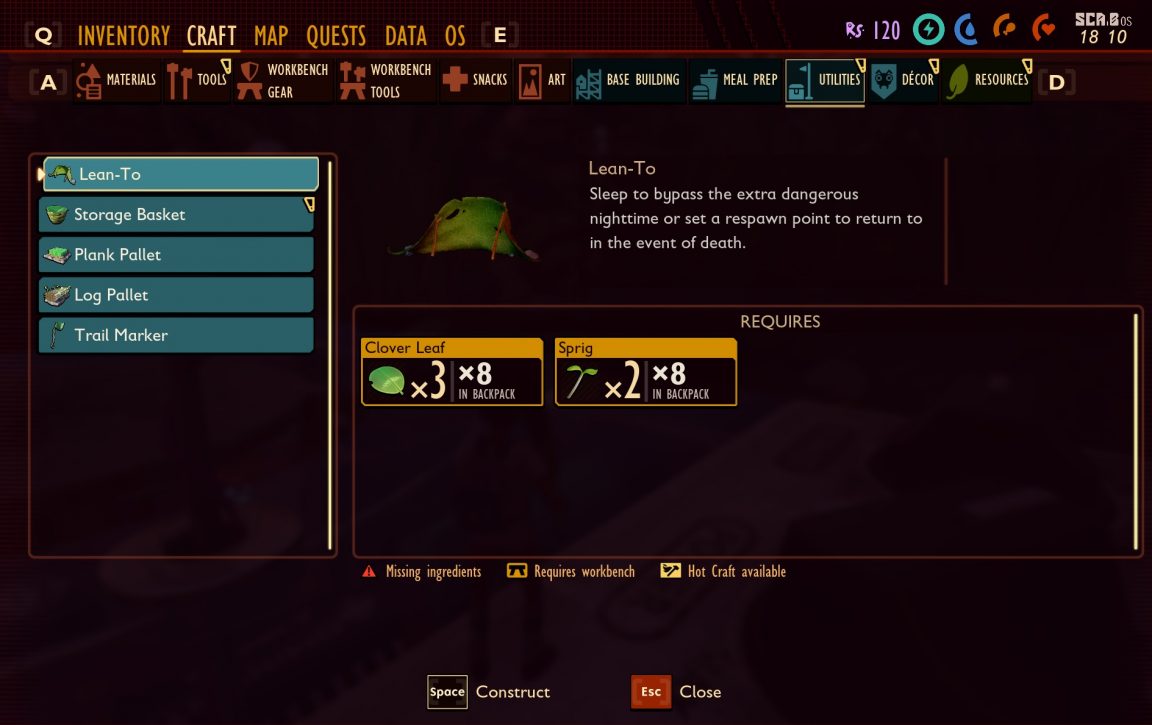
Task: Show the Snacks crafting category
Action: [x=476, y=80]
